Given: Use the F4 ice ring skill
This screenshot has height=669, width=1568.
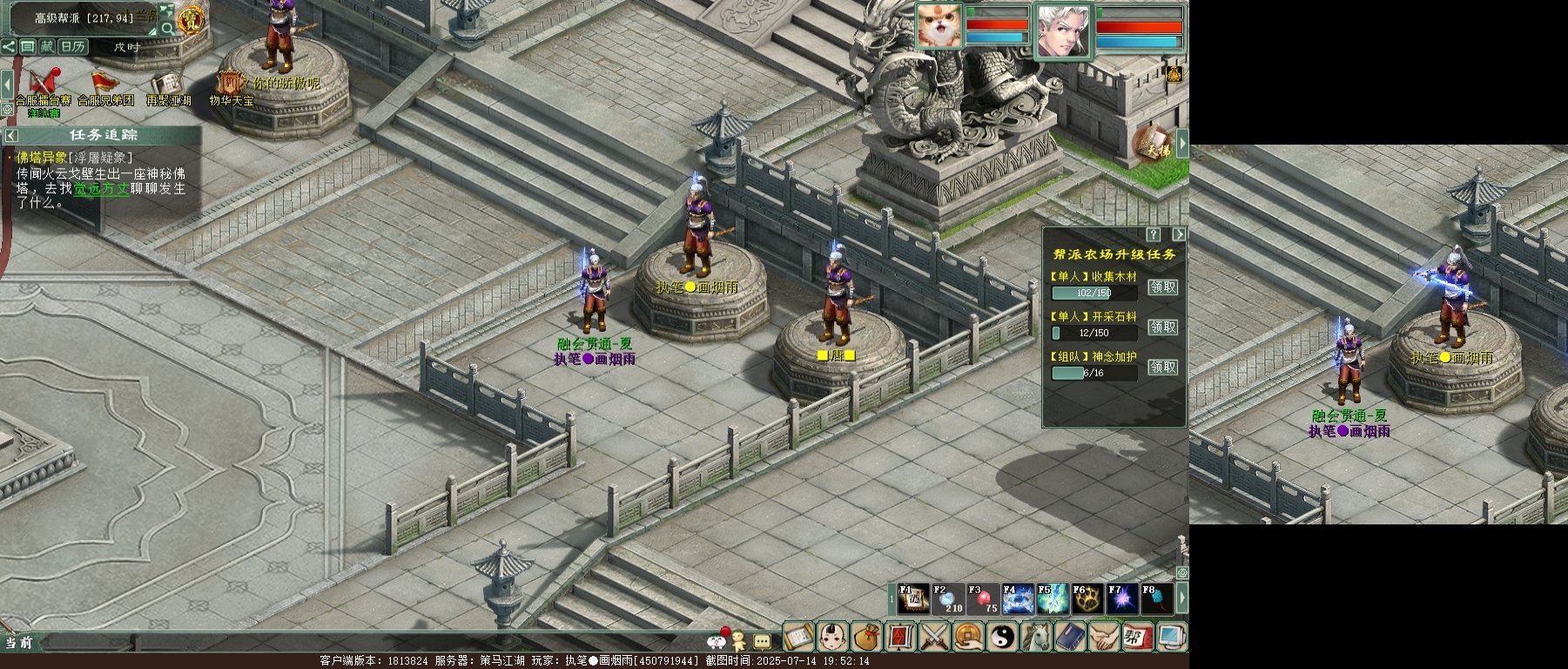Looking at the screenshot, I should pos(1018,599).
